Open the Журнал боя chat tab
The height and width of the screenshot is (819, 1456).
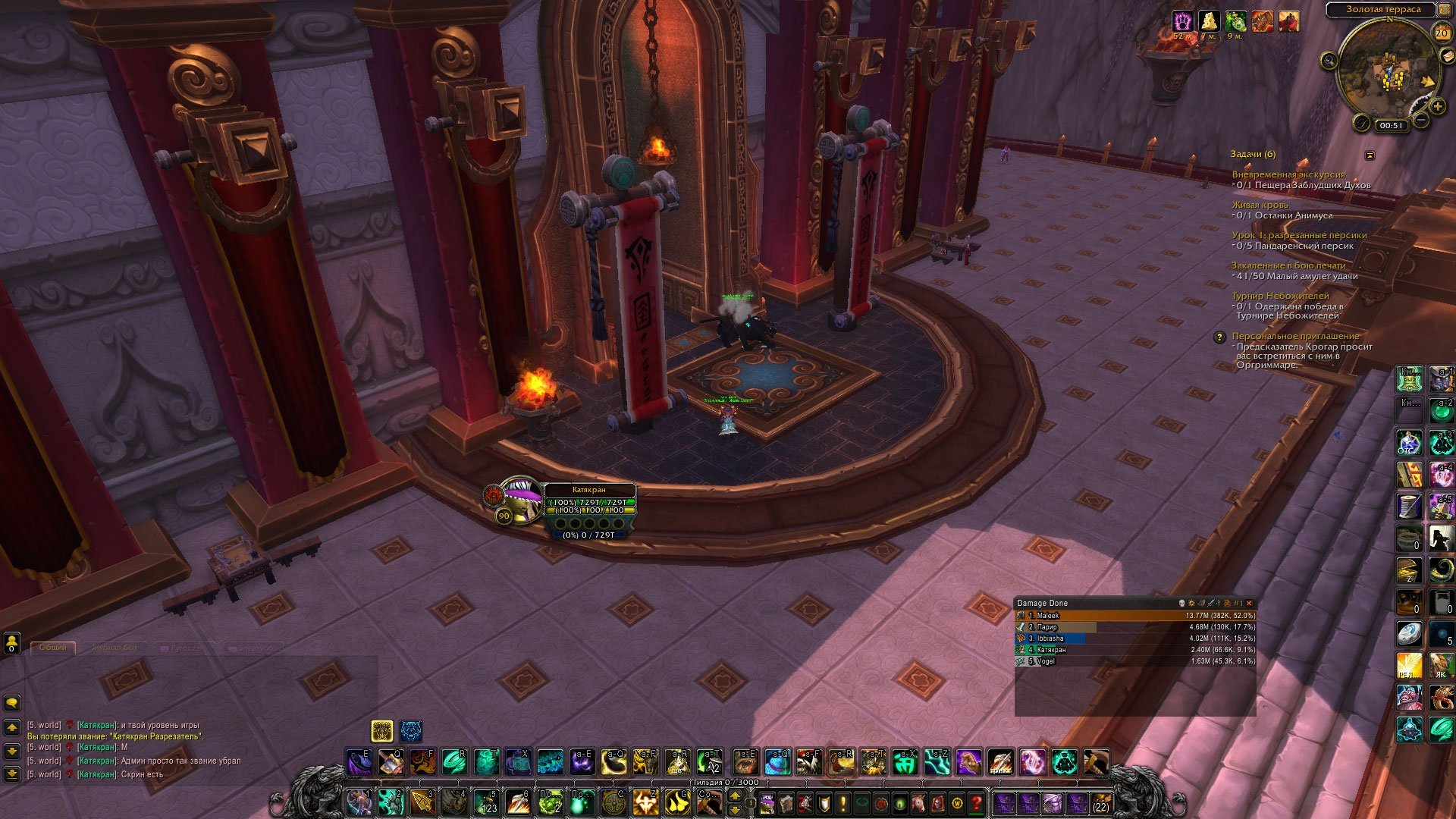click(115, 648)
